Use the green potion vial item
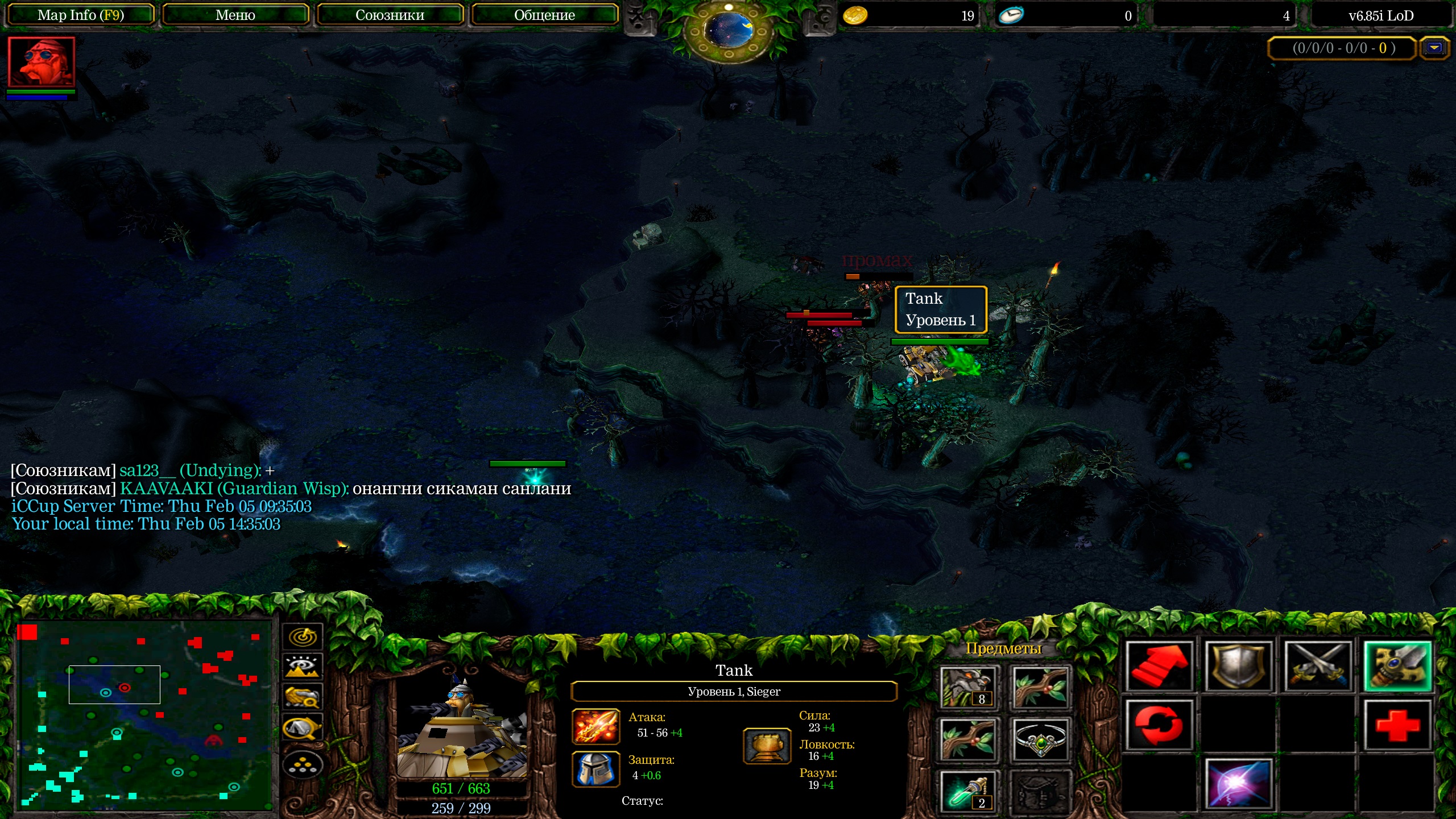The height and width of the screenshot is (819, 1456). (968, 791)
